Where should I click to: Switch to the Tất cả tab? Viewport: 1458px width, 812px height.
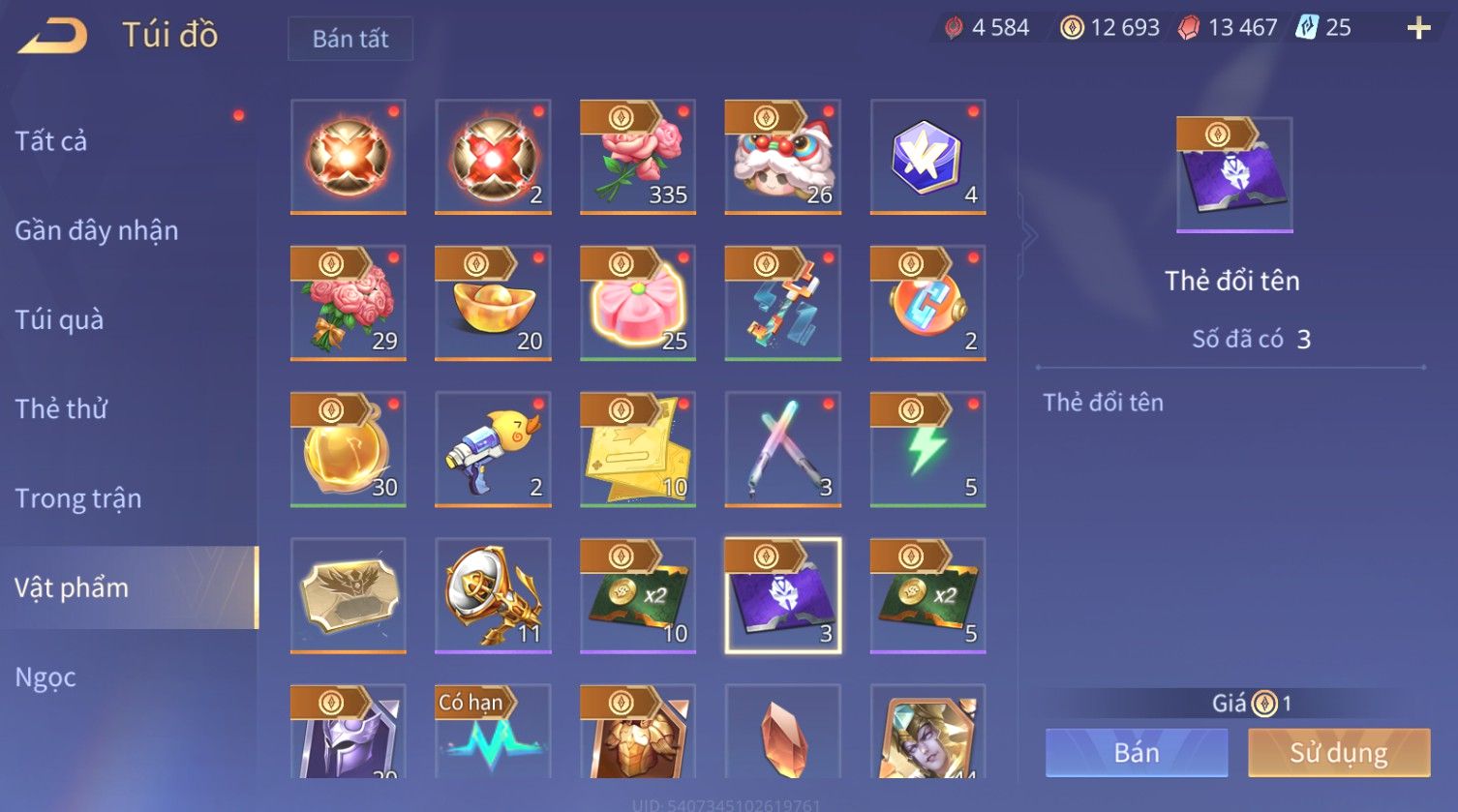51,141
